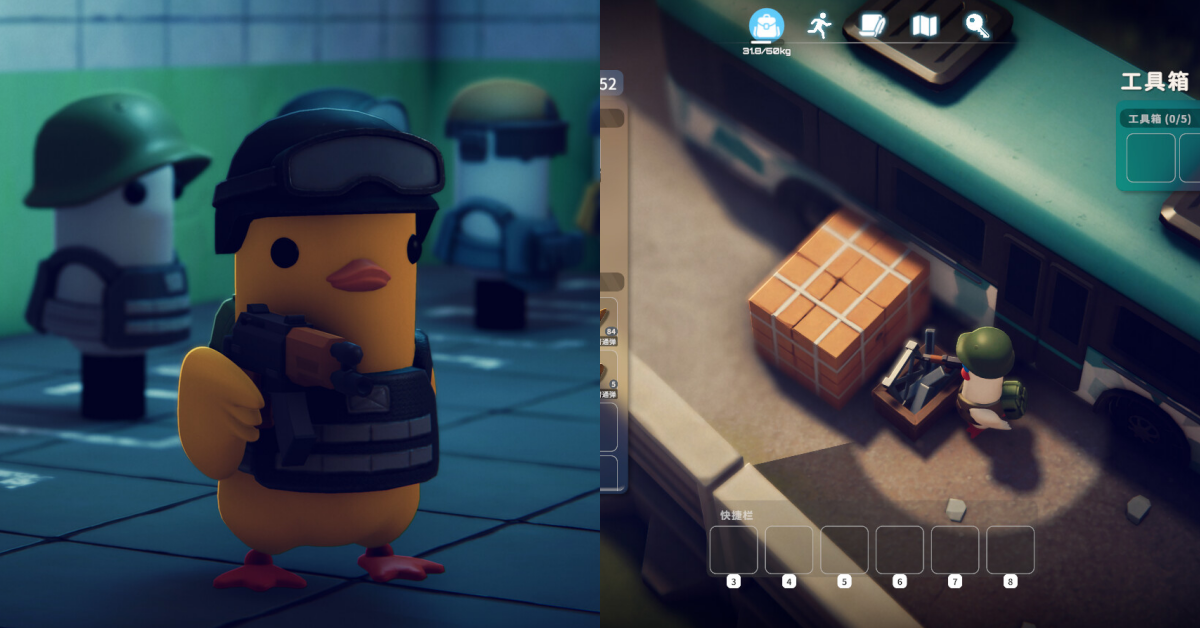The image size is (1200, 628).
Task: Select quick bar slot numbered 7
Action: [x=955, y=550]
